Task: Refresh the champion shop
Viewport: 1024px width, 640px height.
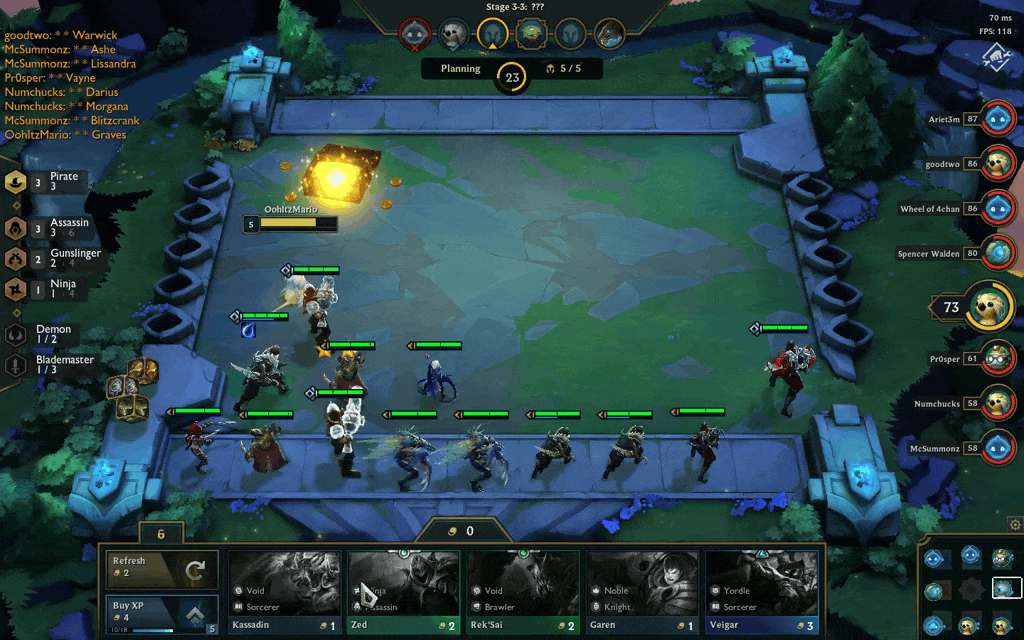Action: point(162,570)
